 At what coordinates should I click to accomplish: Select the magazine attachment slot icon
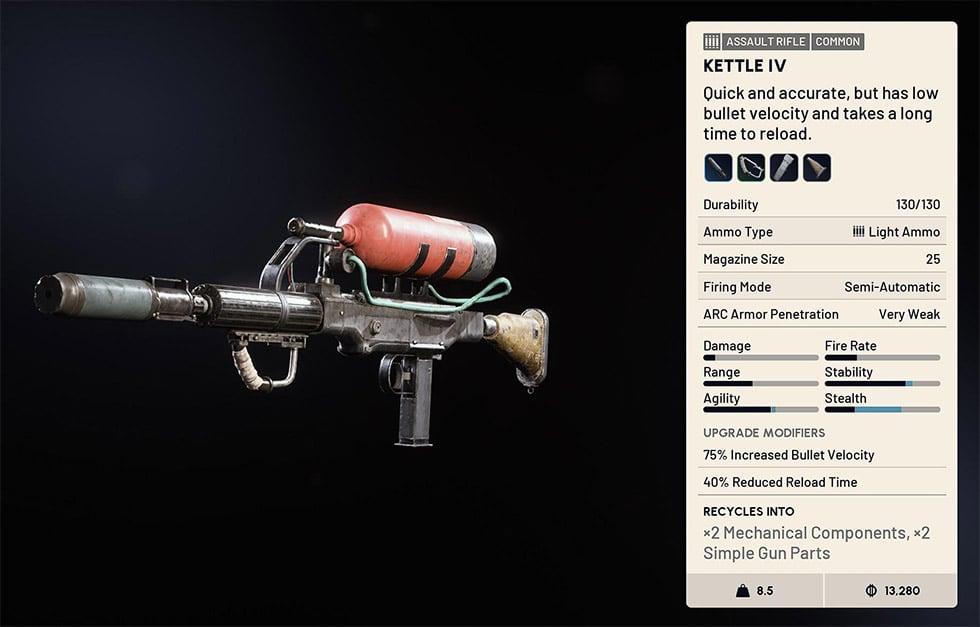(x=784, y=167)
